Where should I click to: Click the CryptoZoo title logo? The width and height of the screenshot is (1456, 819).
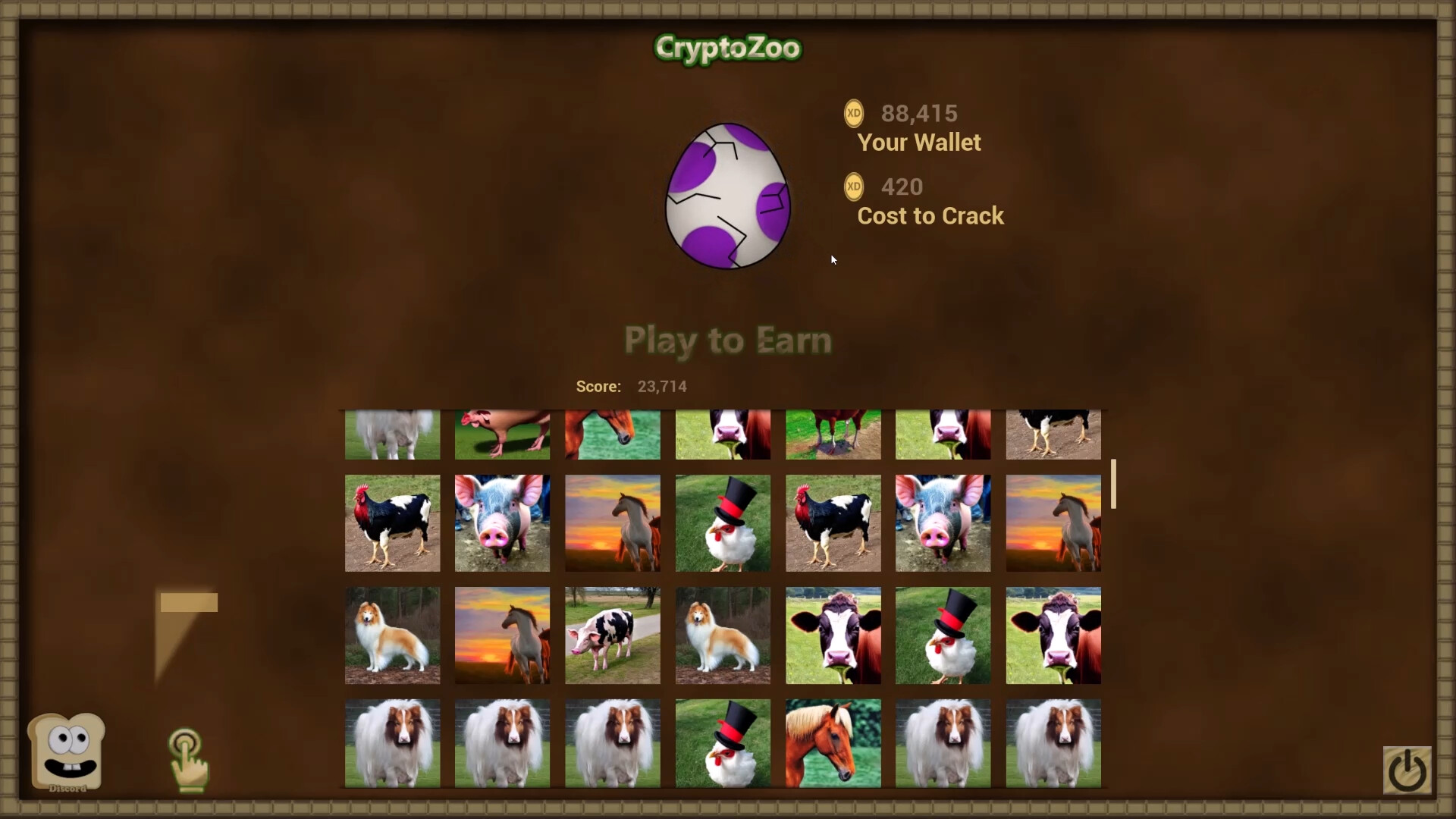(726, 48)
